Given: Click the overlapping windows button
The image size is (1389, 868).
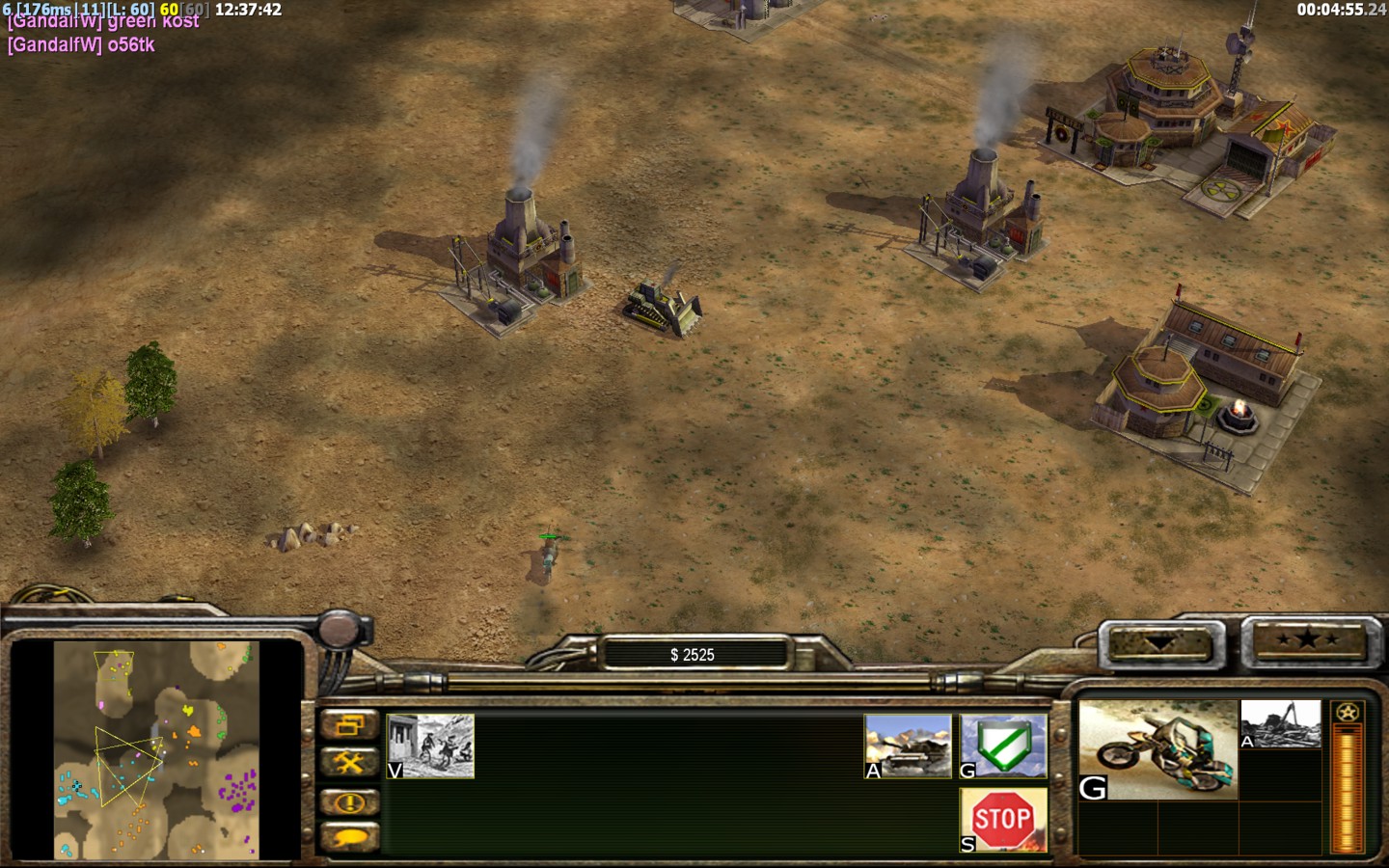Looking at the screenshot, I should (x=349, y=725).
